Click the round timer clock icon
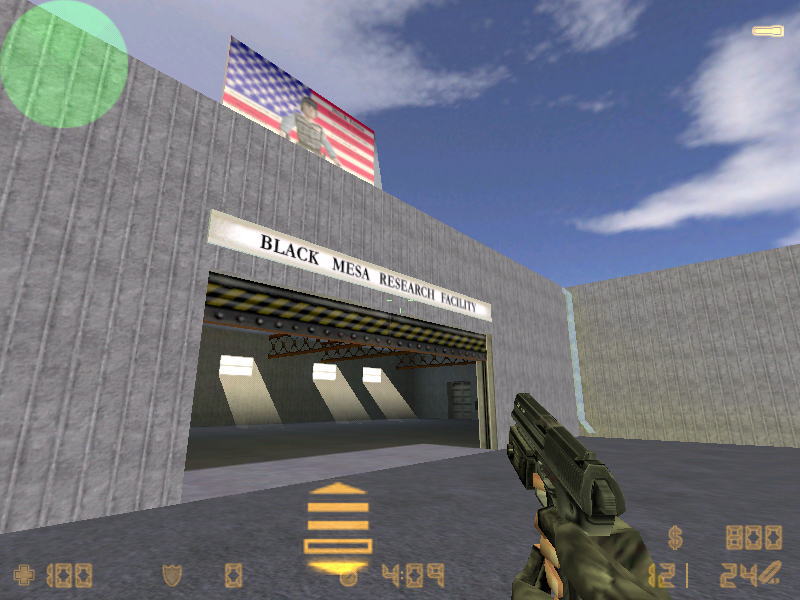Image resolution: width=800 pixels, height=600 pixels. 349,577
